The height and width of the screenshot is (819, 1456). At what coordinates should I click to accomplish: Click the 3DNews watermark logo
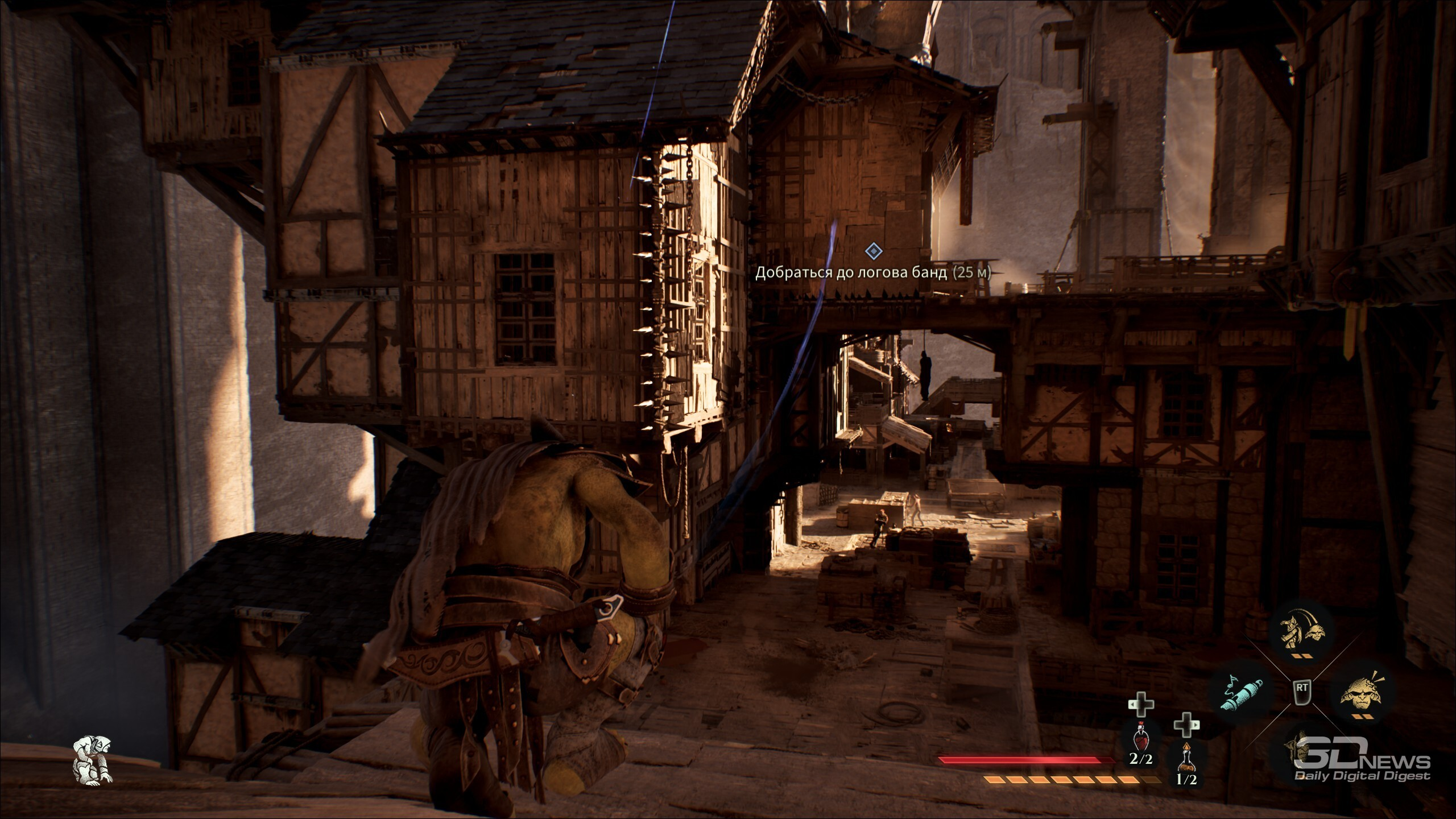(x=1362, y=767)
